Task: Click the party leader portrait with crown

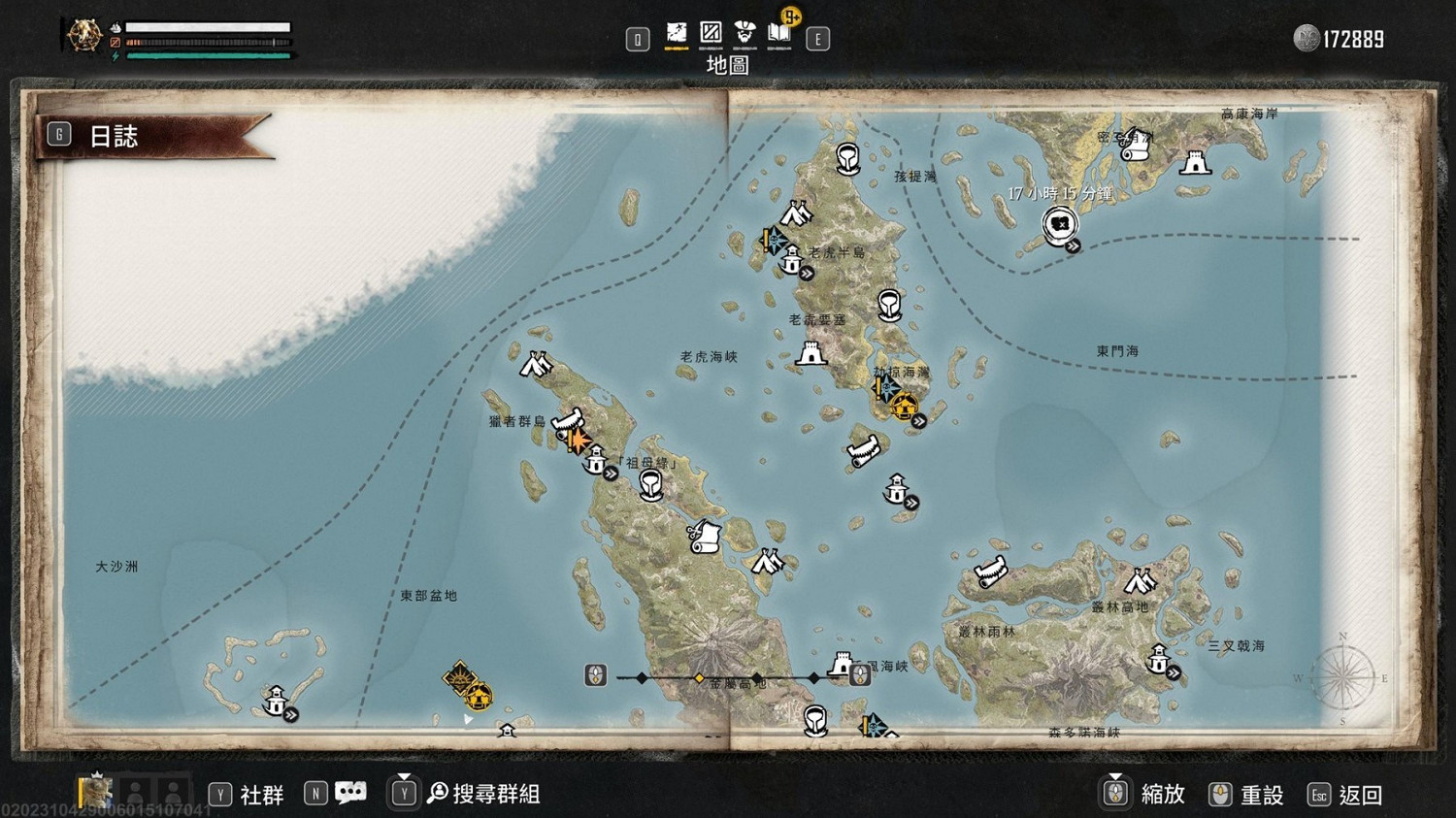Action: [95, 792]
